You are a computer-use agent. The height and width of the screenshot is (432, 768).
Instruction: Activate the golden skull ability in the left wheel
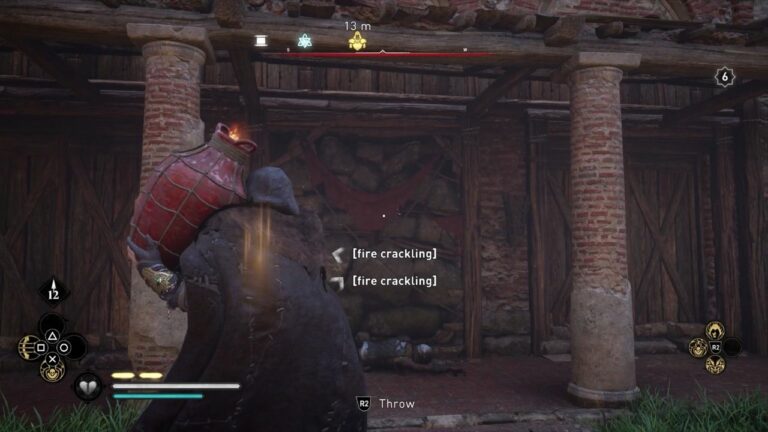click(x=49, y=370)
